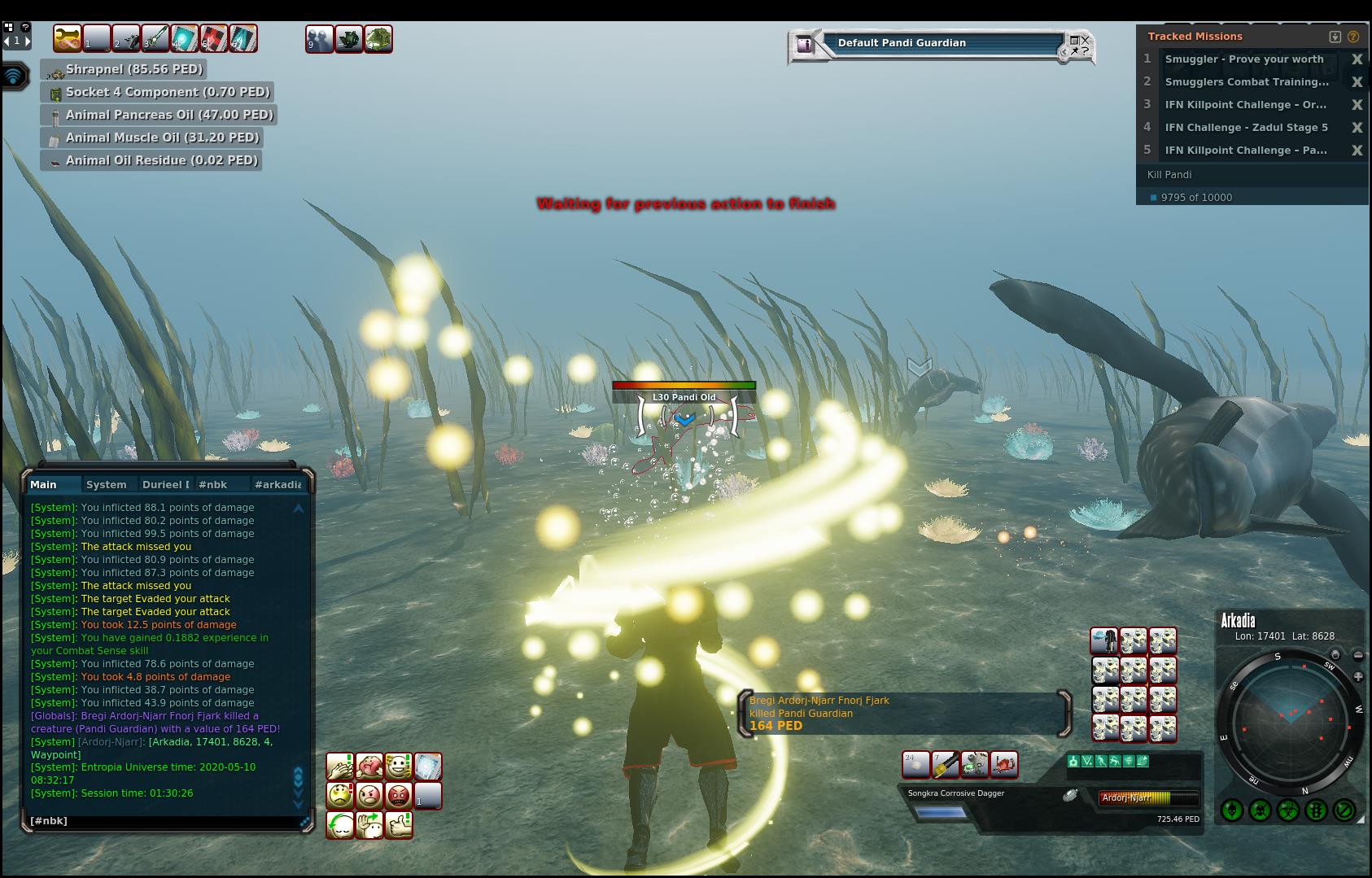1372x878 pixels.
Task: Switch to the System chat tab
Action: pyautogui.click(x=107, y=484)
